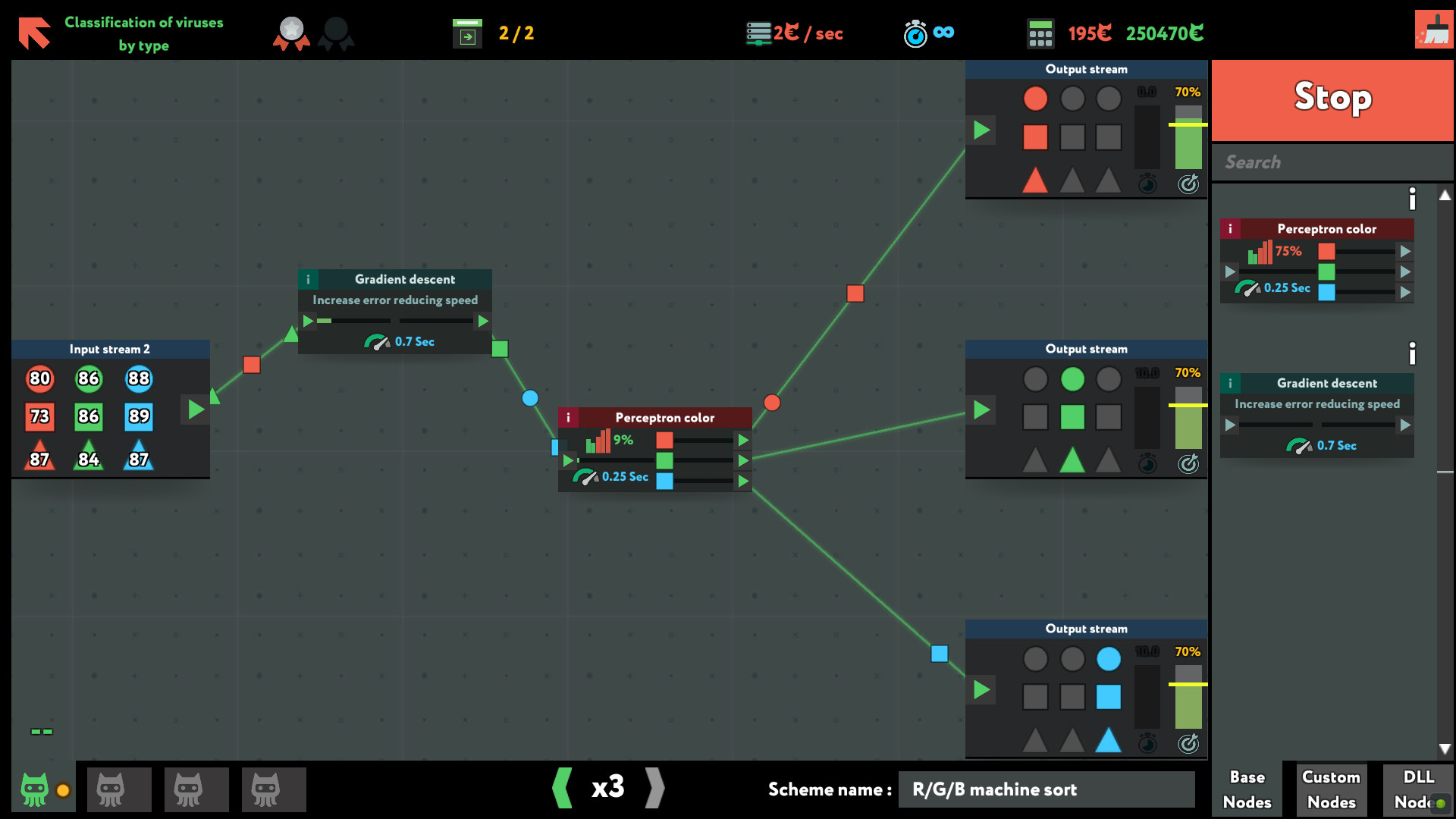Click the info icon on the Perceptron color node
This screenshot has width=1456, height=819.
pyautogui.click(x=569, y=418)
